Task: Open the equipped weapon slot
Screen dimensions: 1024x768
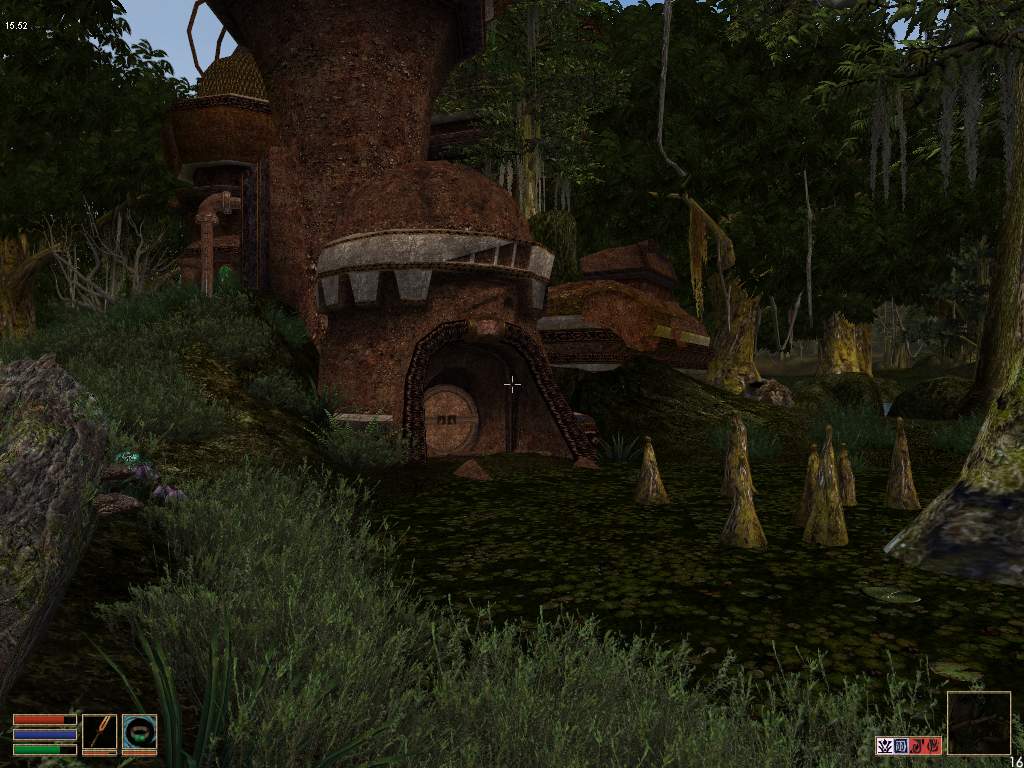Action: (x=99, y=733)
